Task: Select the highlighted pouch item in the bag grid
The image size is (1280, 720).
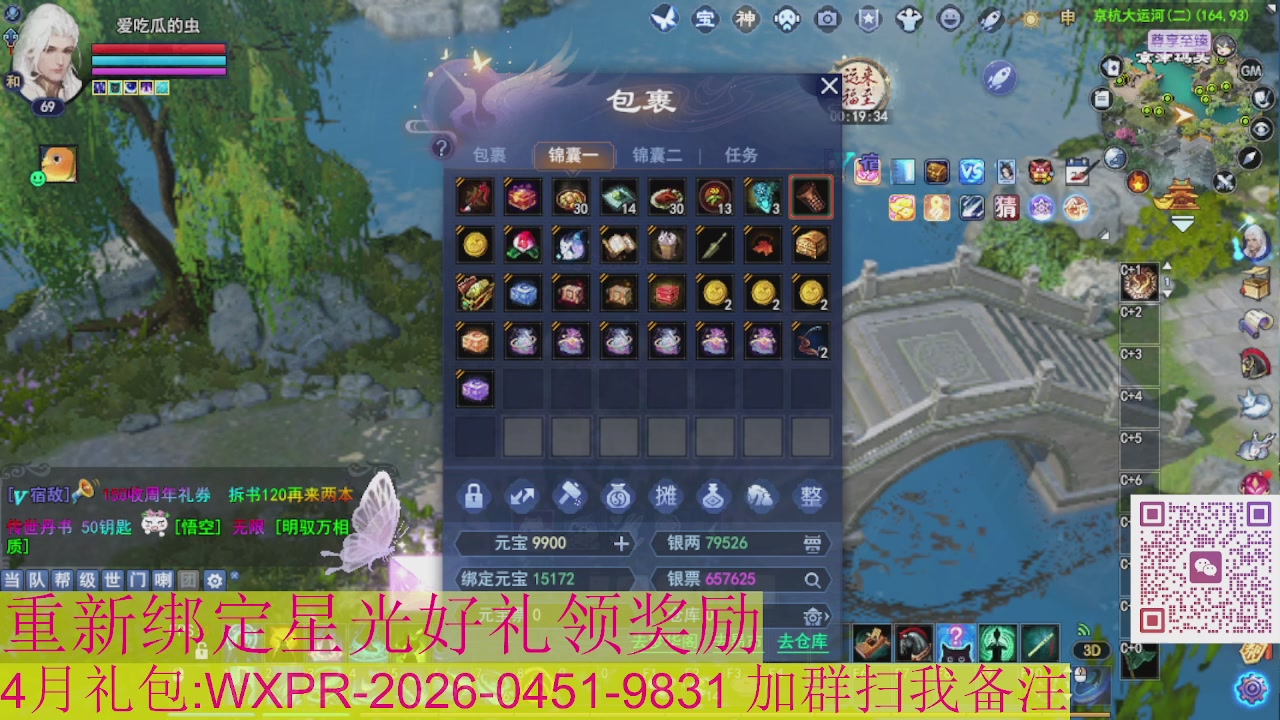Action: [x=810, y=196]
